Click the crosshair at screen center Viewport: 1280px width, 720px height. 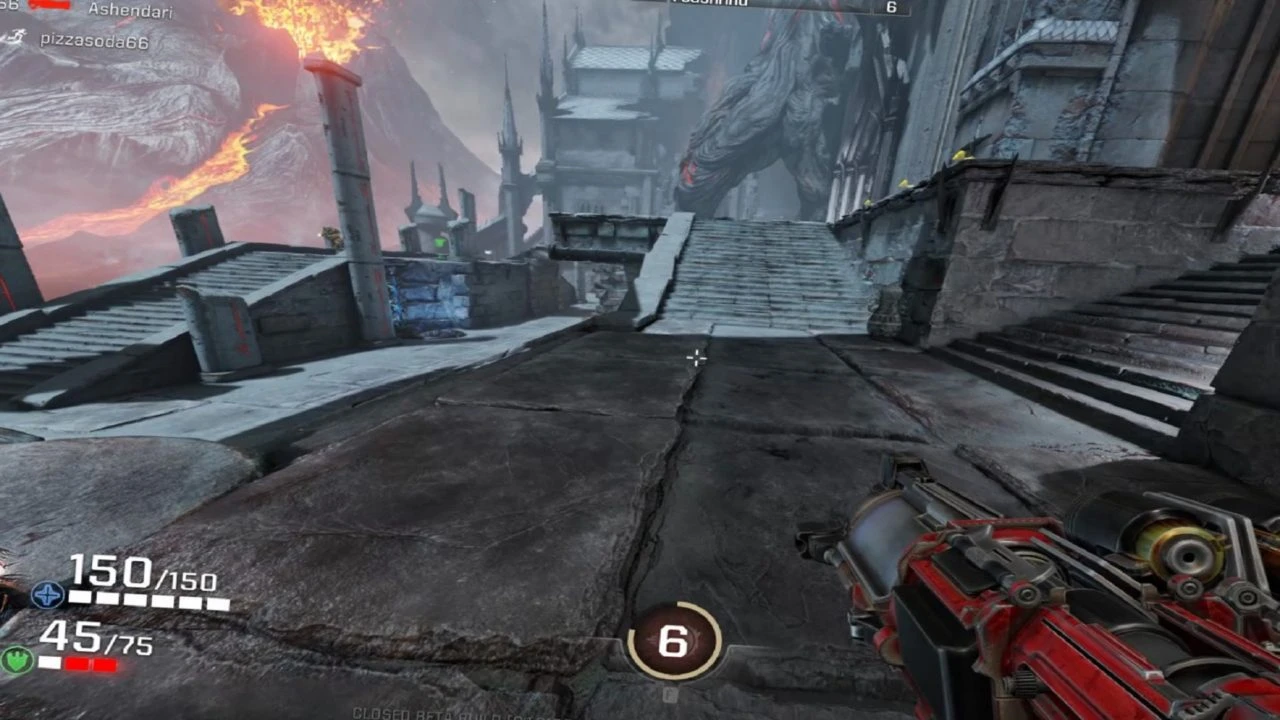point(694,356)
